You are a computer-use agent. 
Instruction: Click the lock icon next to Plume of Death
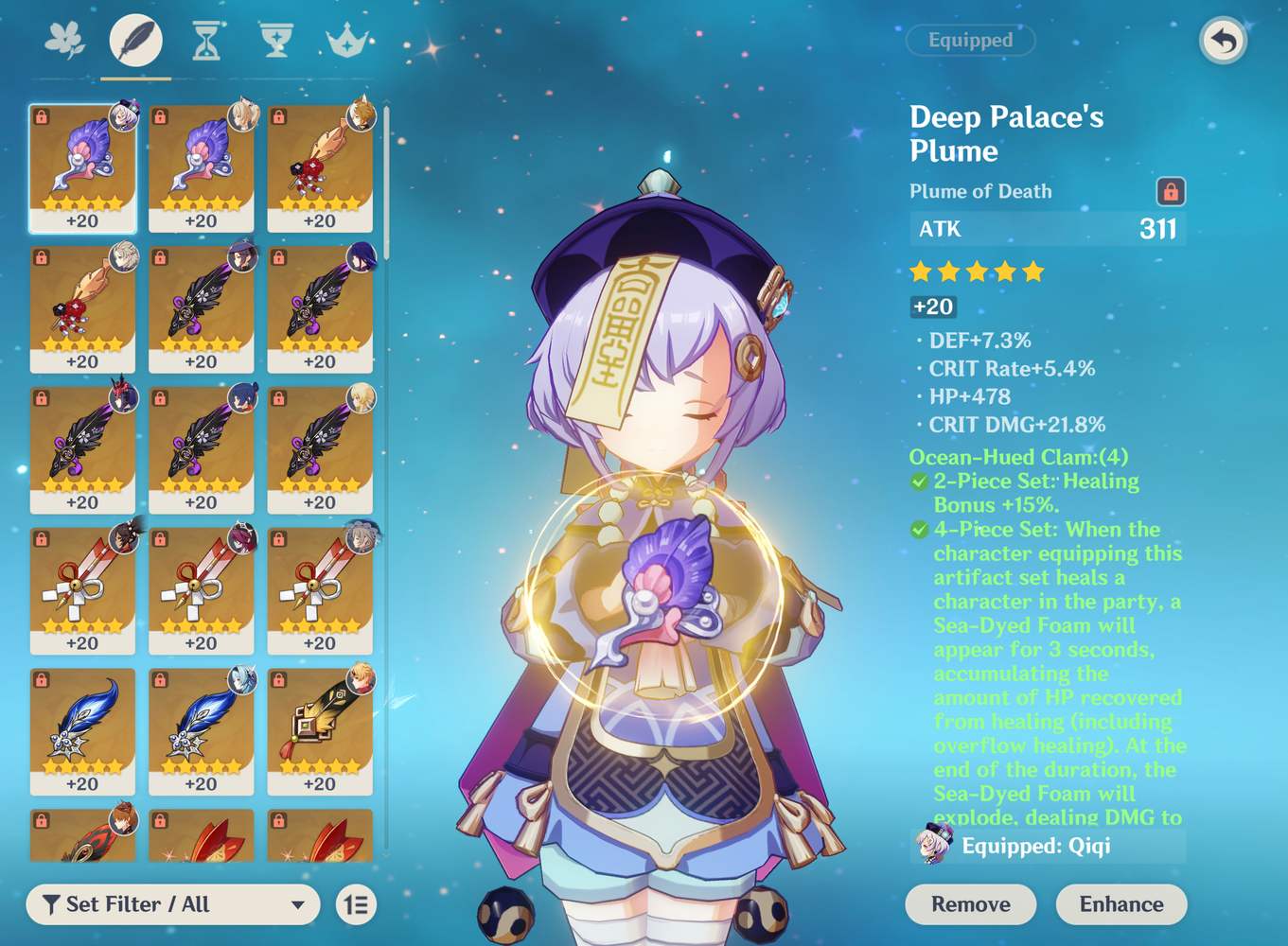tap(1172, 191)
